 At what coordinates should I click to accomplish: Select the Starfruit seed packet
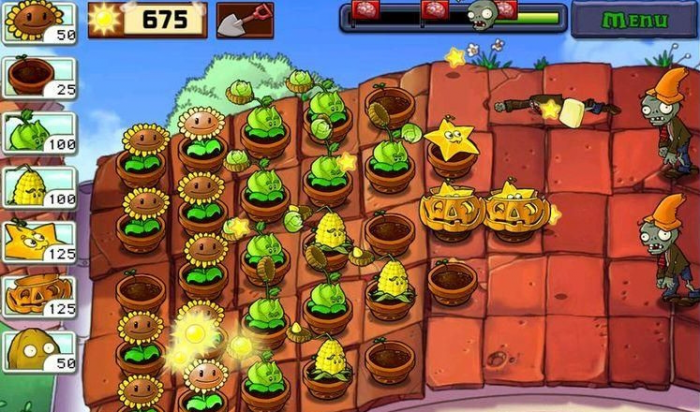click(38, 242)
